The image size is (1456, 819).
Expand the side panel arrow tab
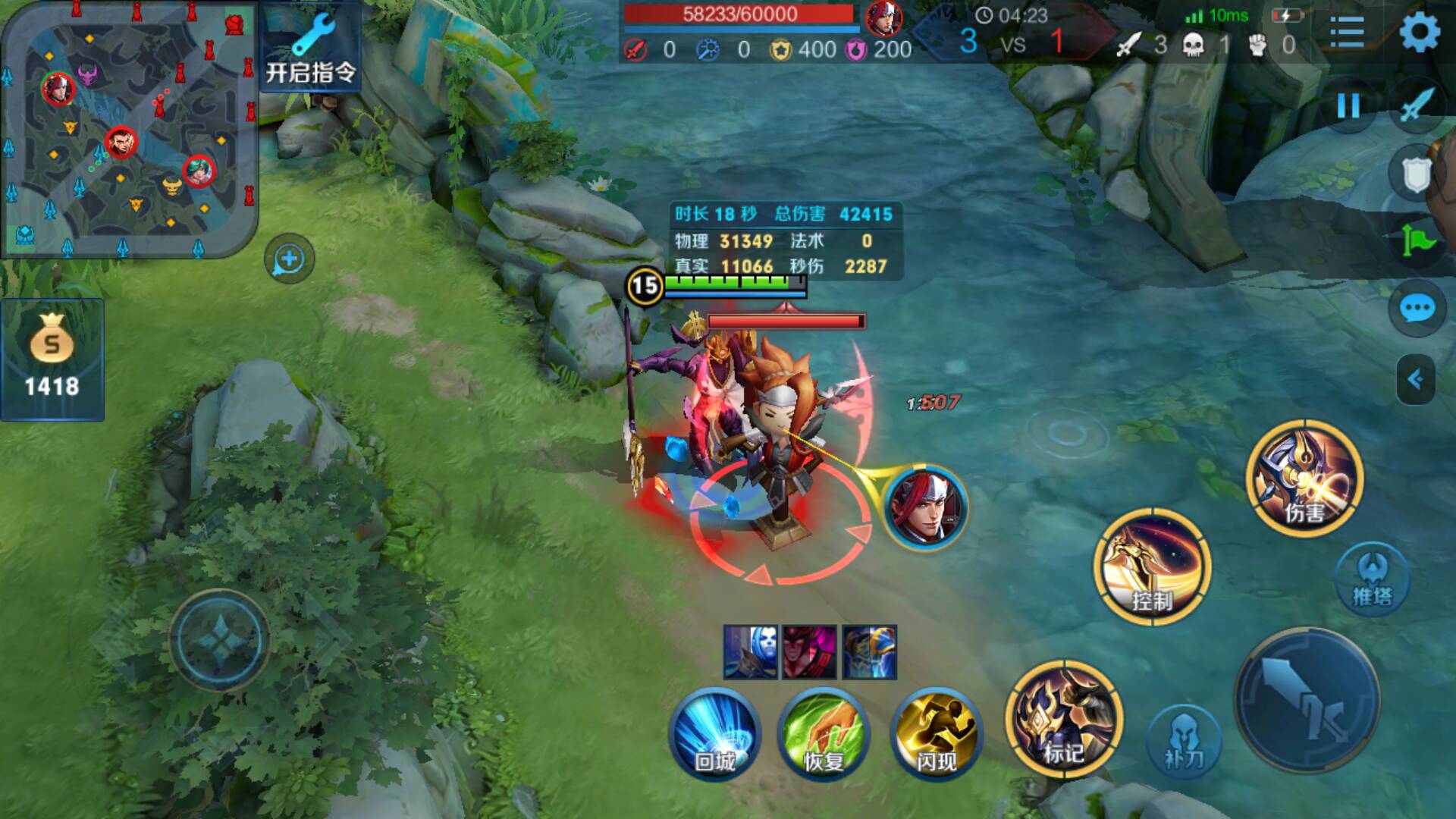1415,379
